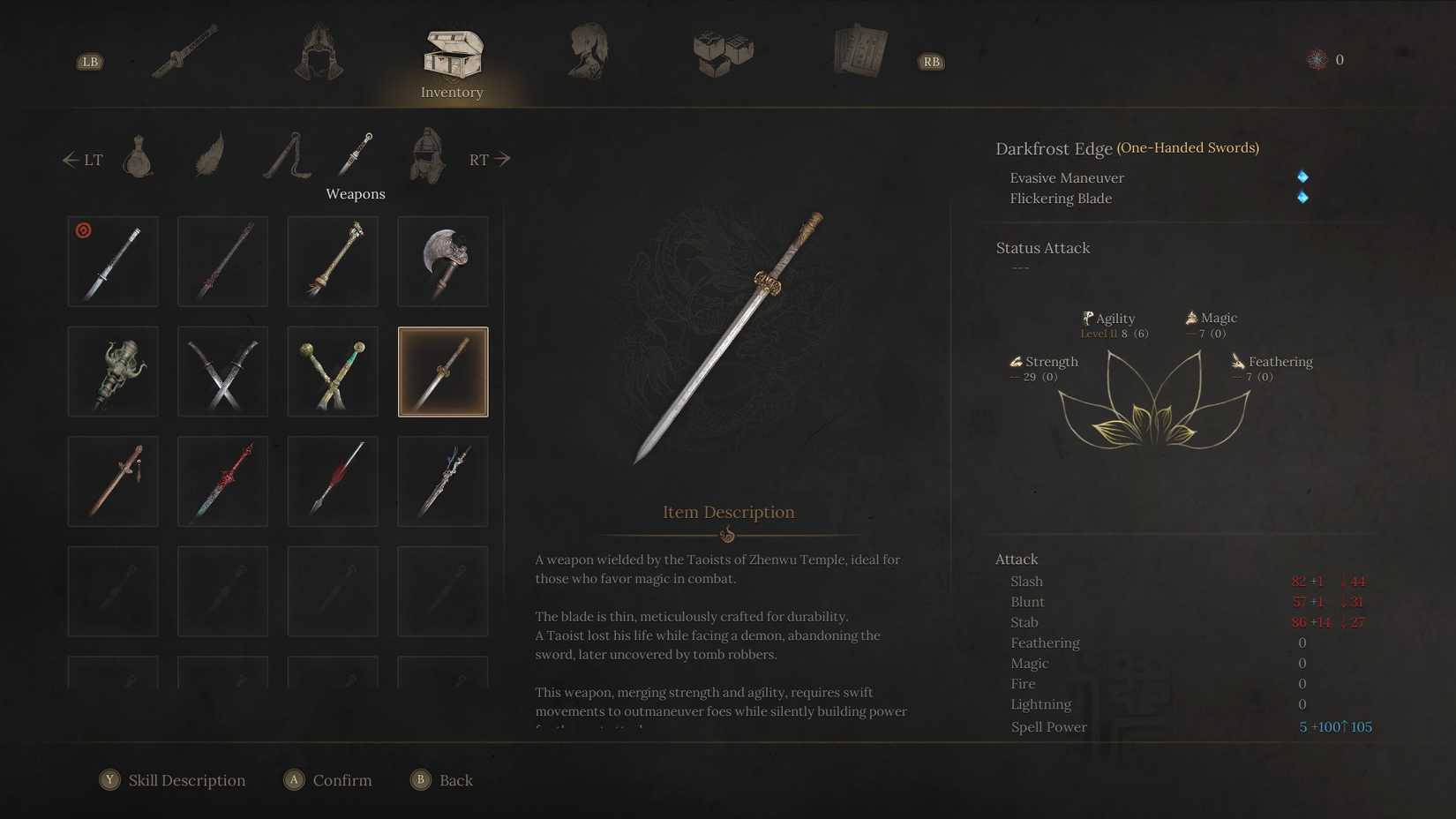Select the helmet armor category icon
Image resolution: width=1456 pixels, height=819 pixels.
pyautogui.click(x=318, y=53)
